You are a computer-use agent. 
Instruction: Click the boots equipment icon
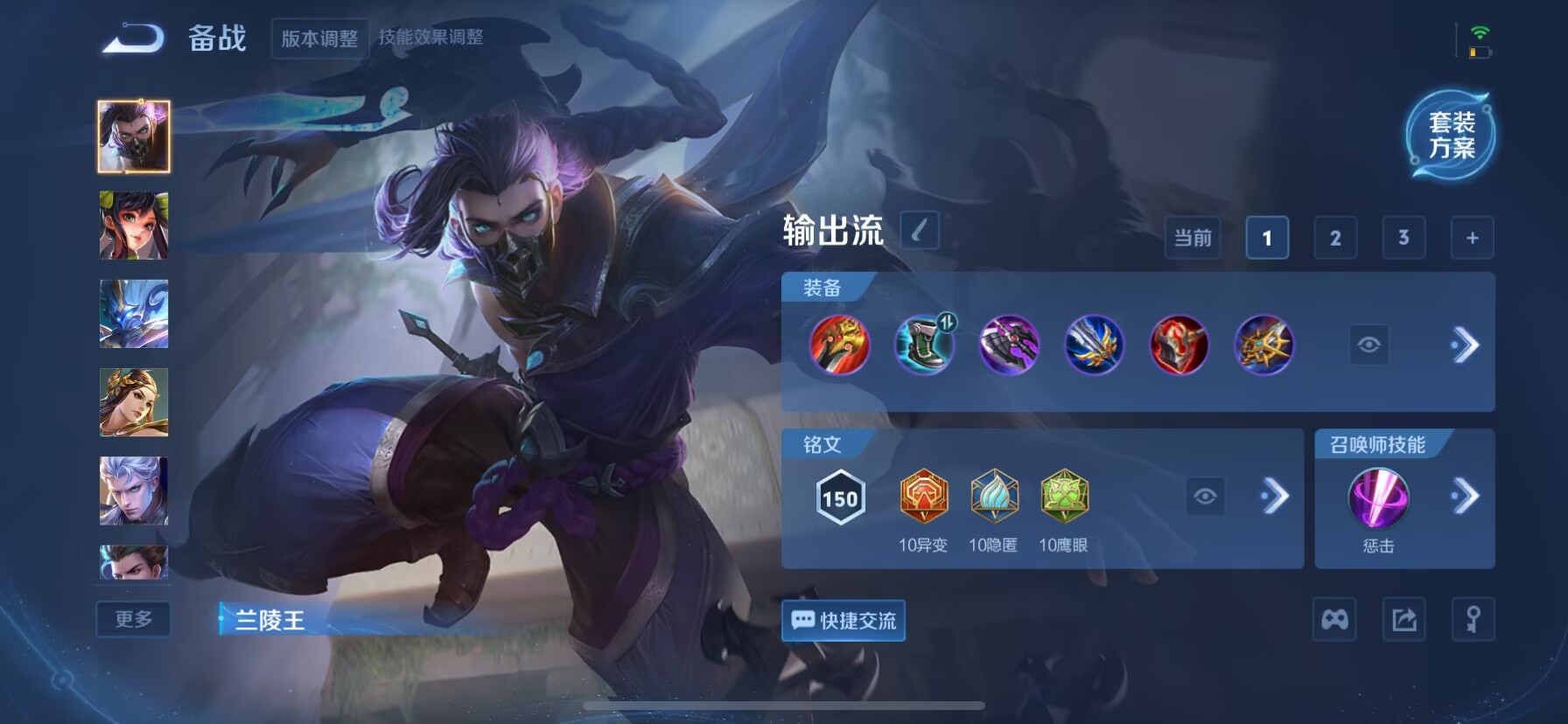(x=924, y=345)
